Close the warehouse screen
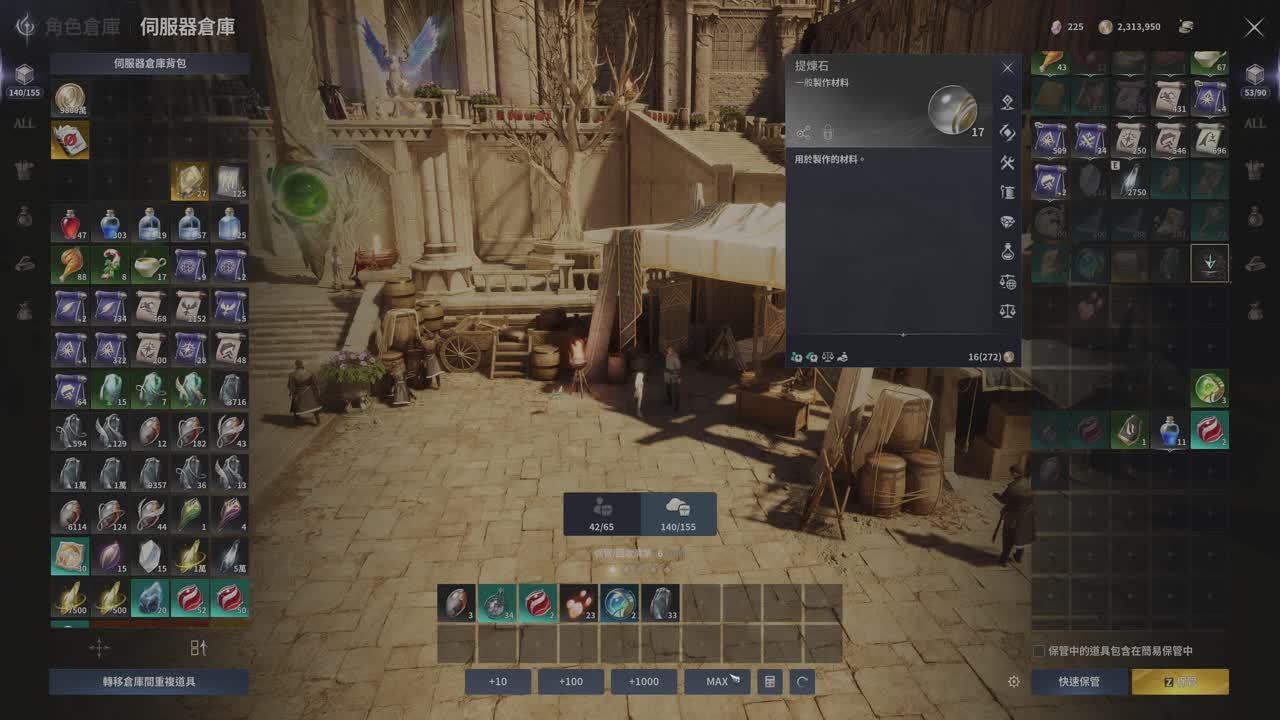 point(1253,28)
